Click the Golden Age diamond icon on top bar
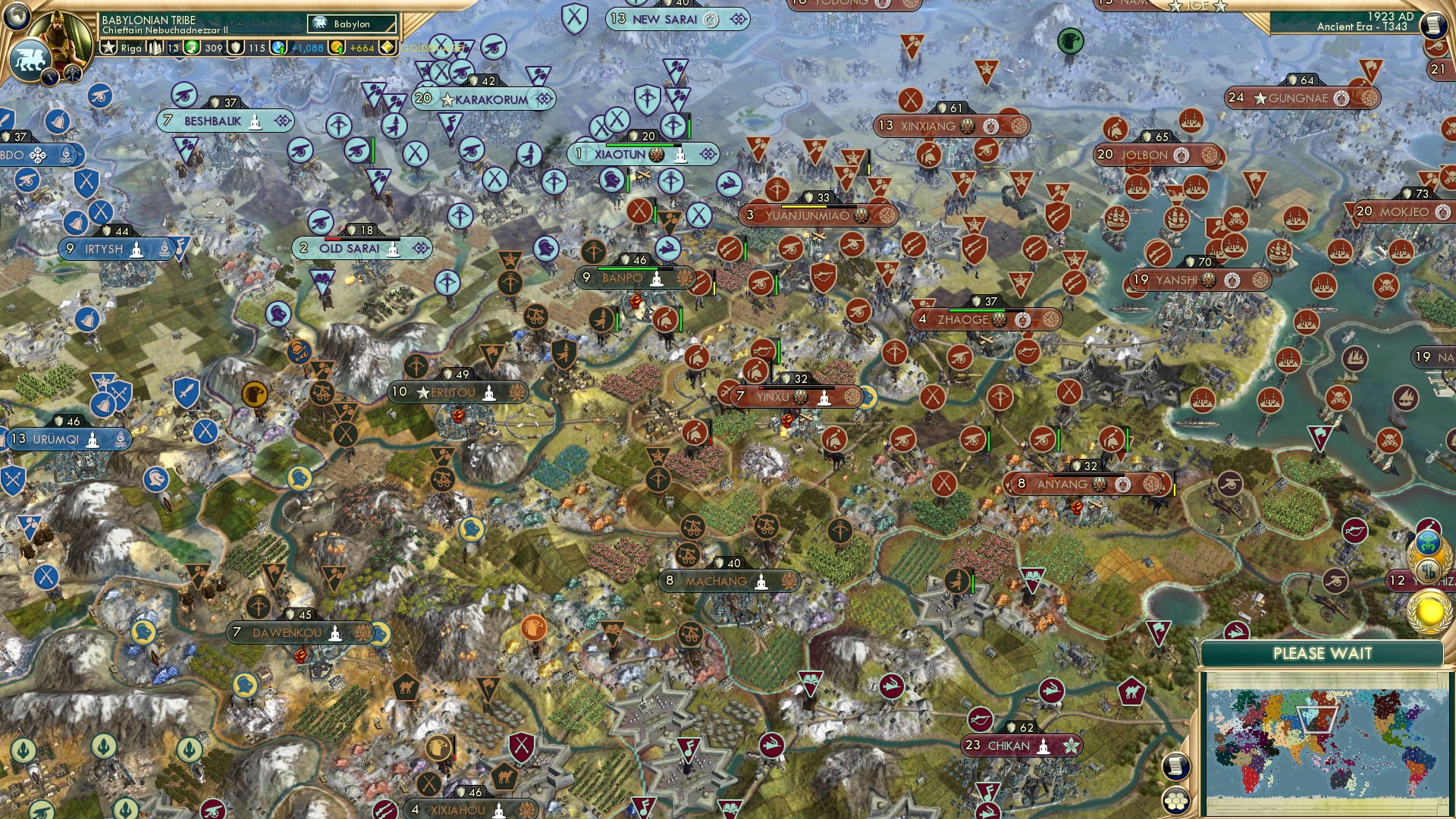 pos(387,46)
